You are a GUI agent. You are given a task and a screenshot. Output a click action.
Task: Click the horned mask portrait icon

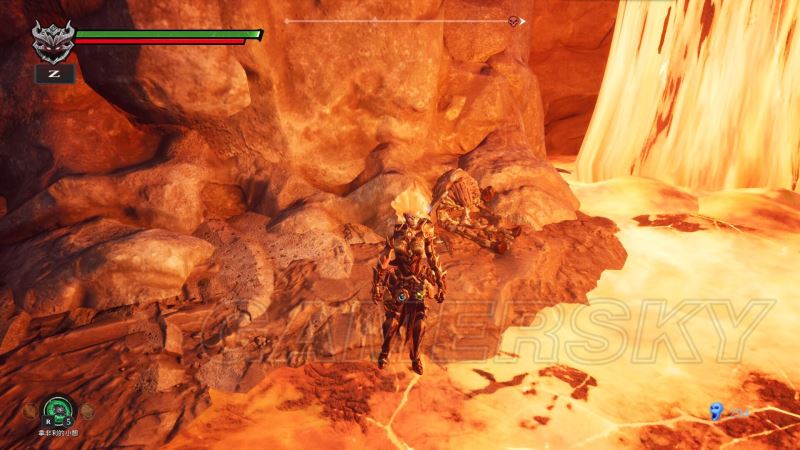(50, 40)
